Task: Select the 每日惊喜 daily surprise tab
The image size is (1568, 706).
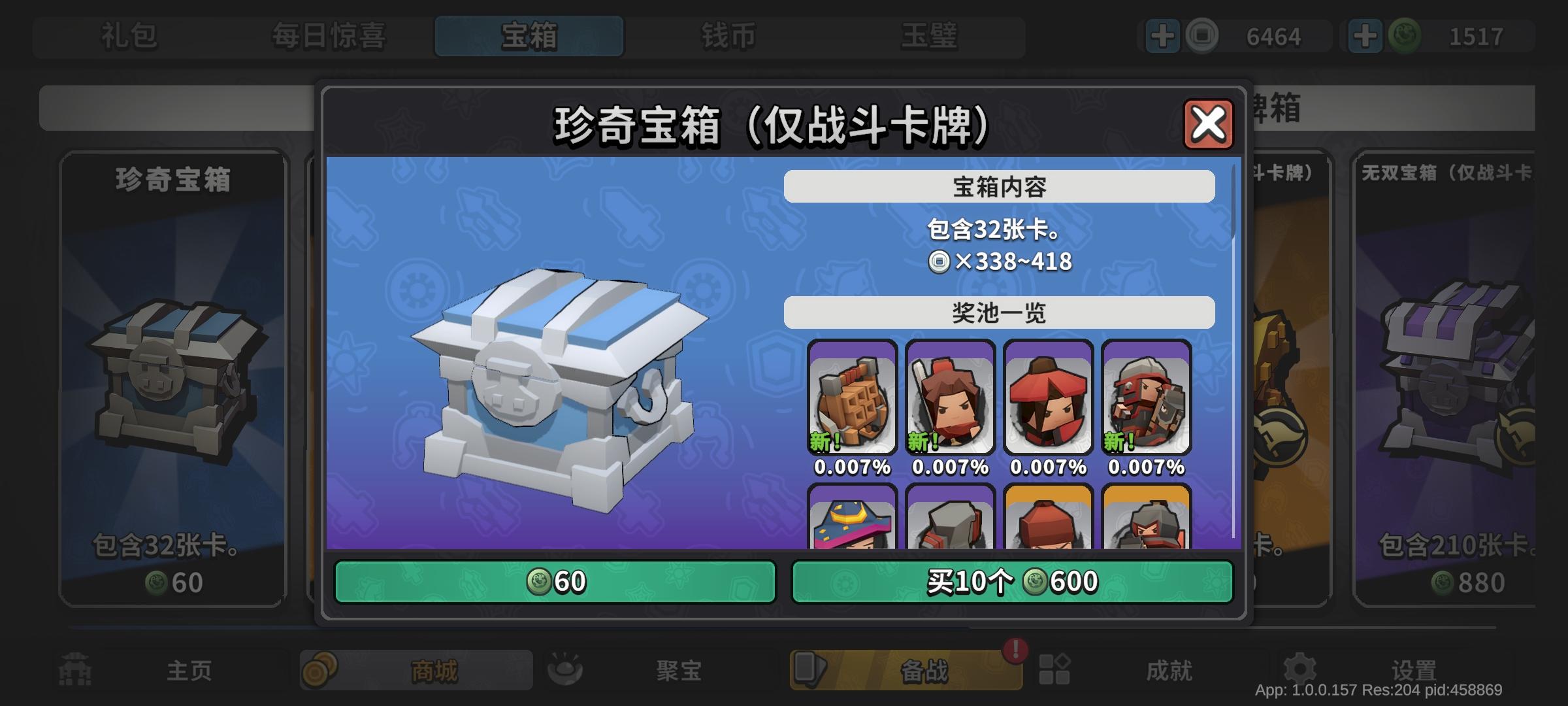Action: point(329,37)
